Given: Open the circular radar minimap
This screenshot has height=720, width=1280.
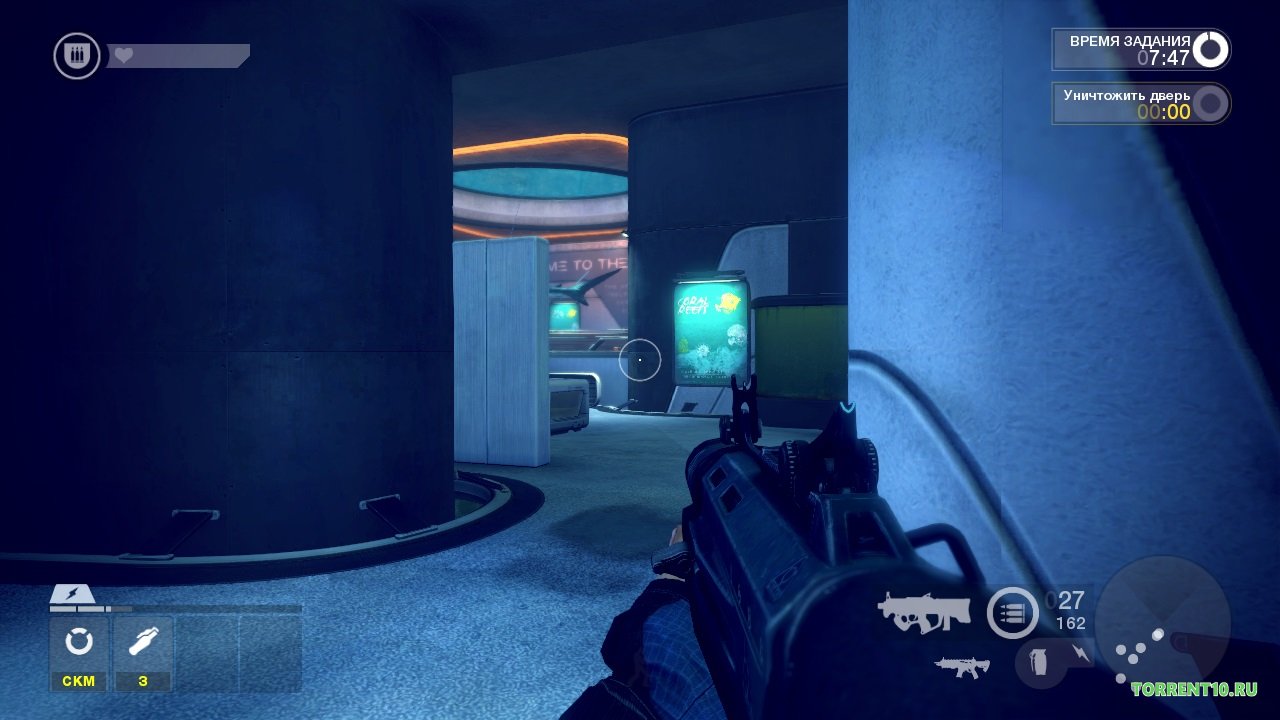Looking at the screenshot, I should [1162, 620].
